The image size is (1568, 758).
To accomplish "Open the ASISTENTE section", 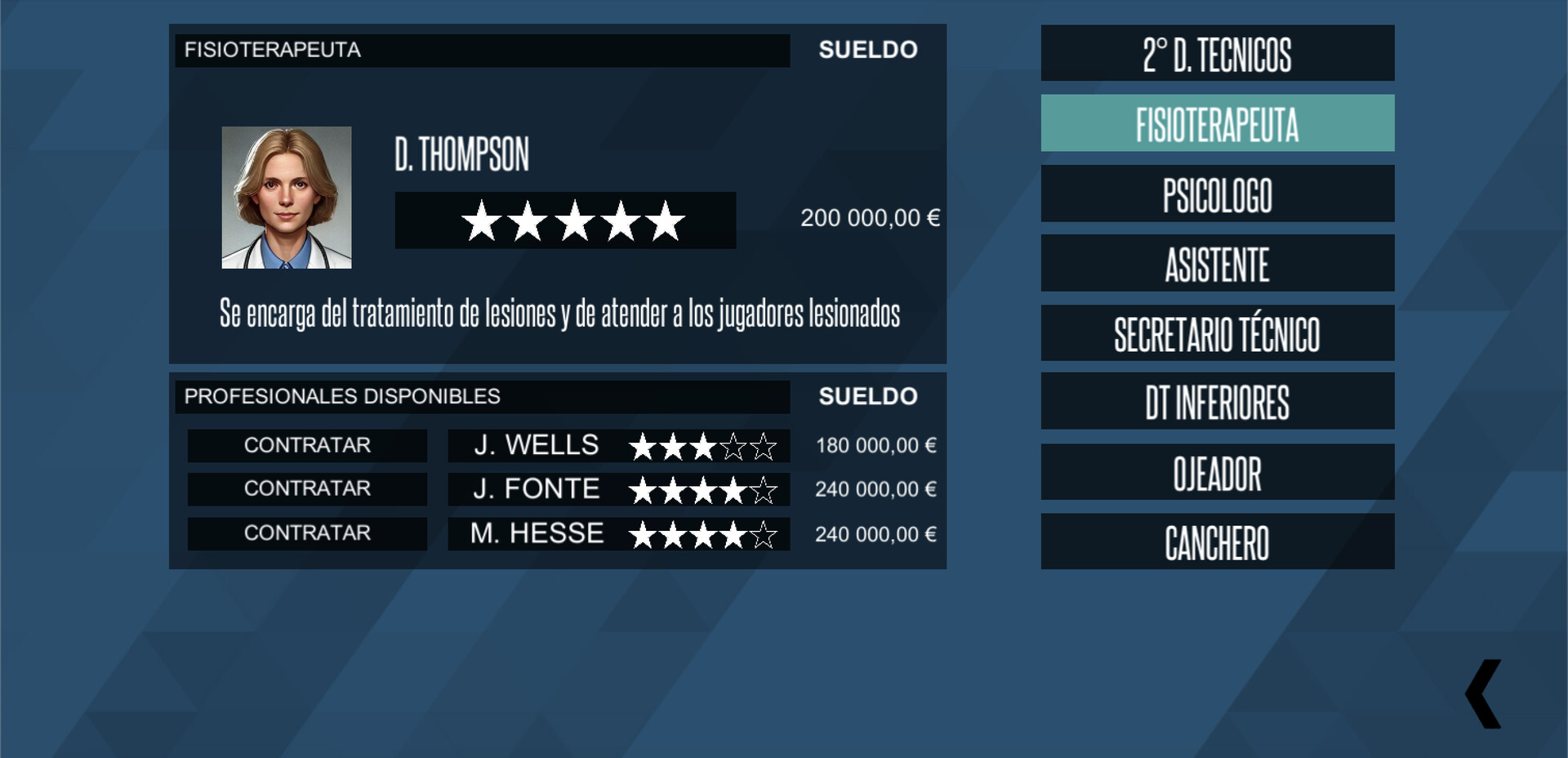I will pos(1216,263).
